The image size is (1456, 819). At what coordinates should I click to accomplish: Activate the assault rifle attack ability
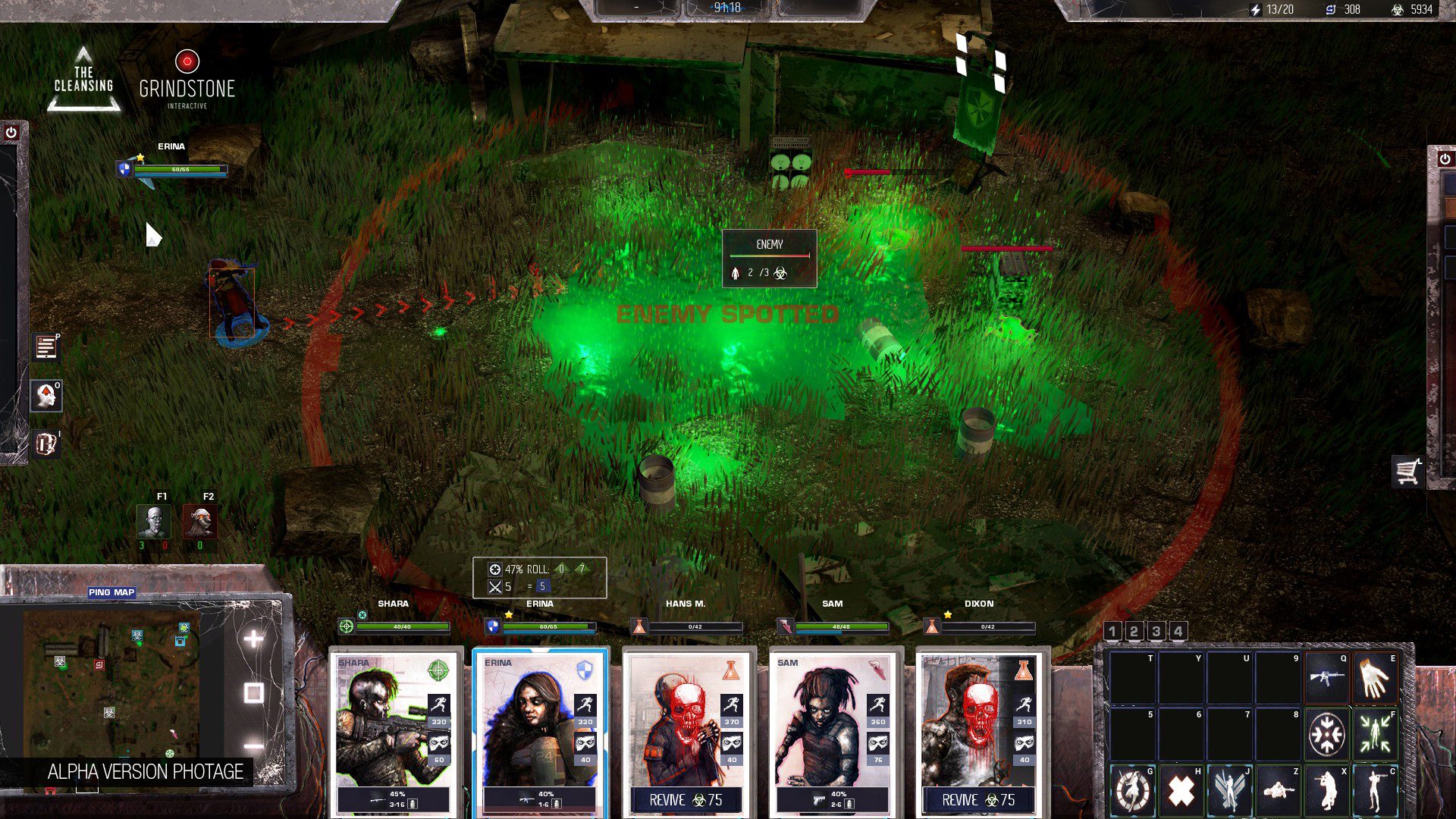tap(1326, 676)
